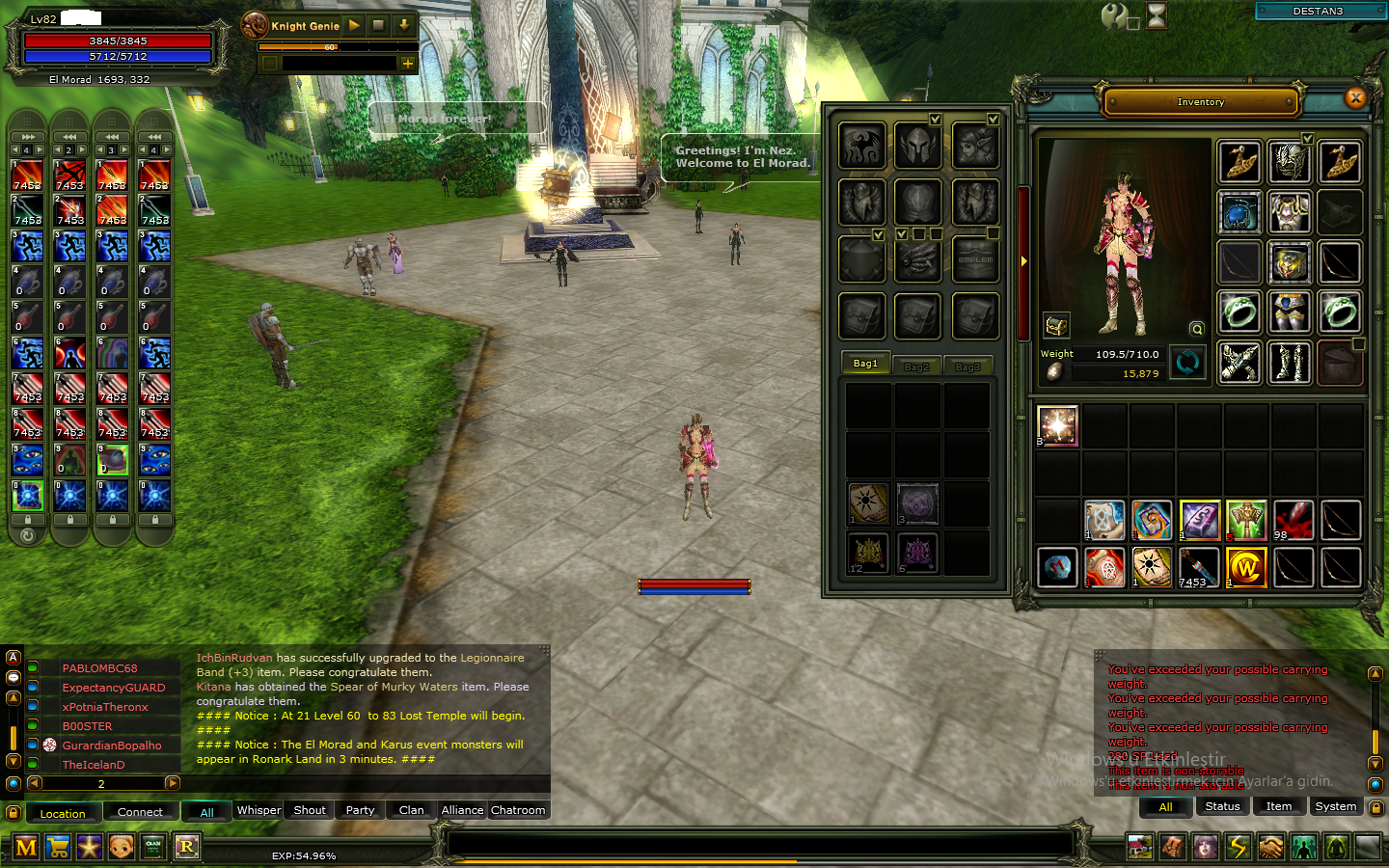Screen dimensions: 1389x868
Task: Select the equipped helmet slot
Action: click(1289, 162)
